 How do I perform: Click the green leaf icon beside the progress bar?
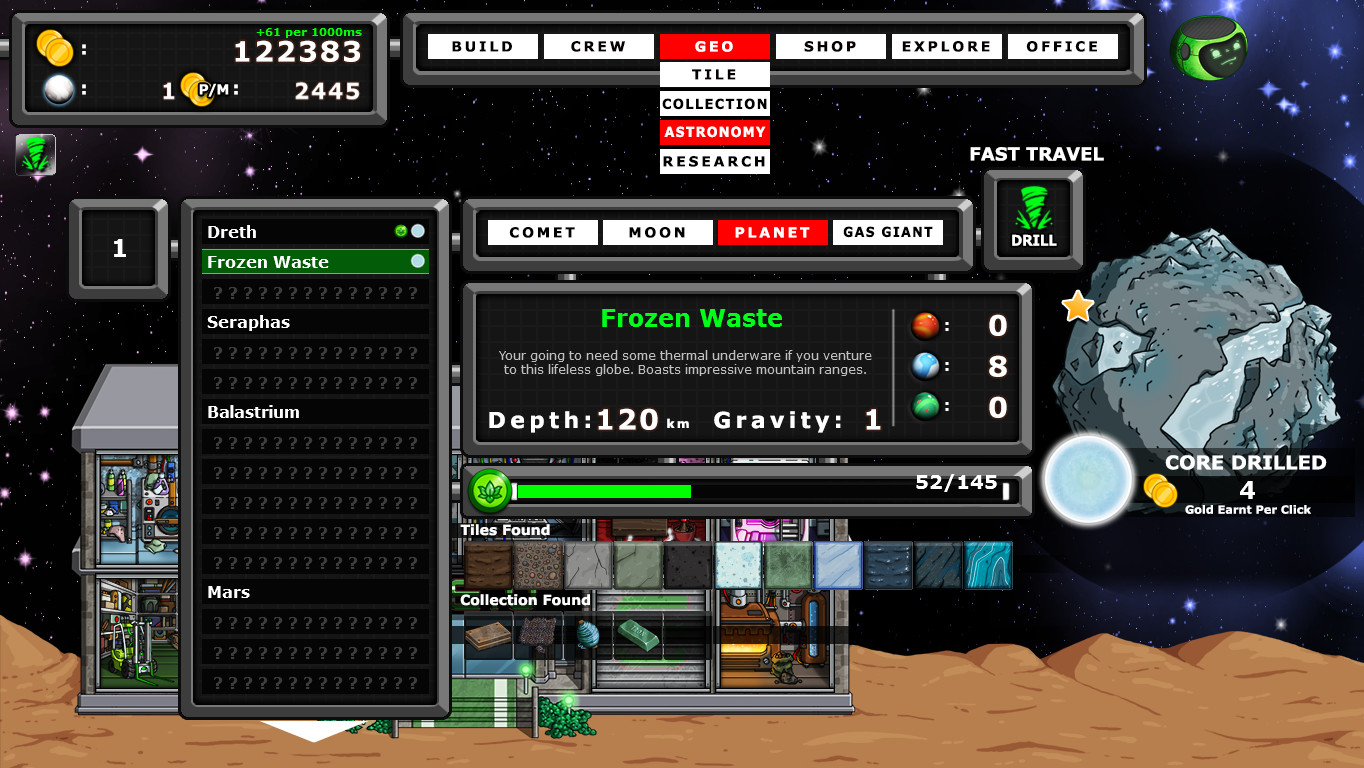pos(490,491)
